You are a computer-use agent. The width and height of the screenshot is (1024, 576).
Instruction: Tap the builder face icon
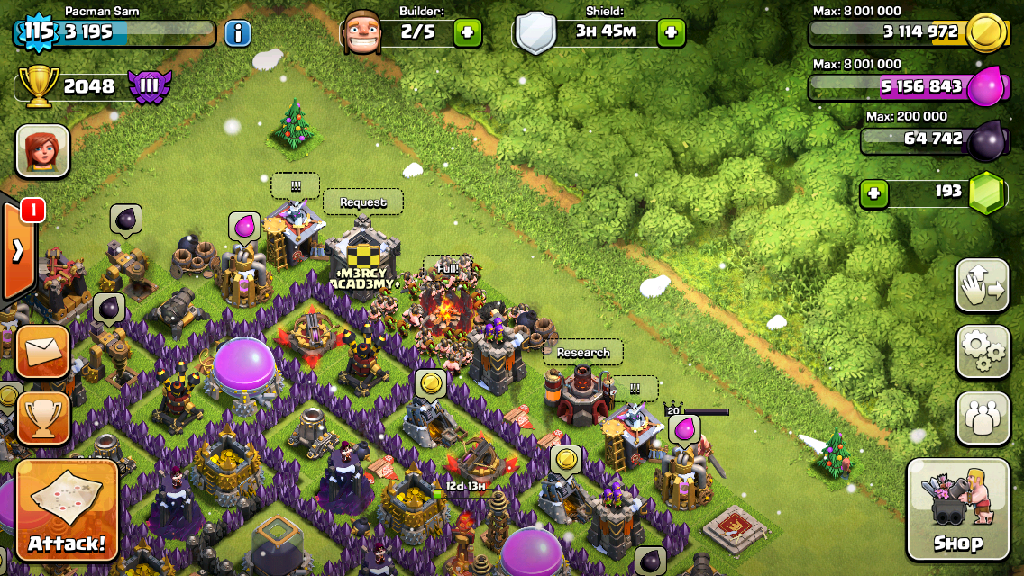pyautogui.click(x=362, y=33)
